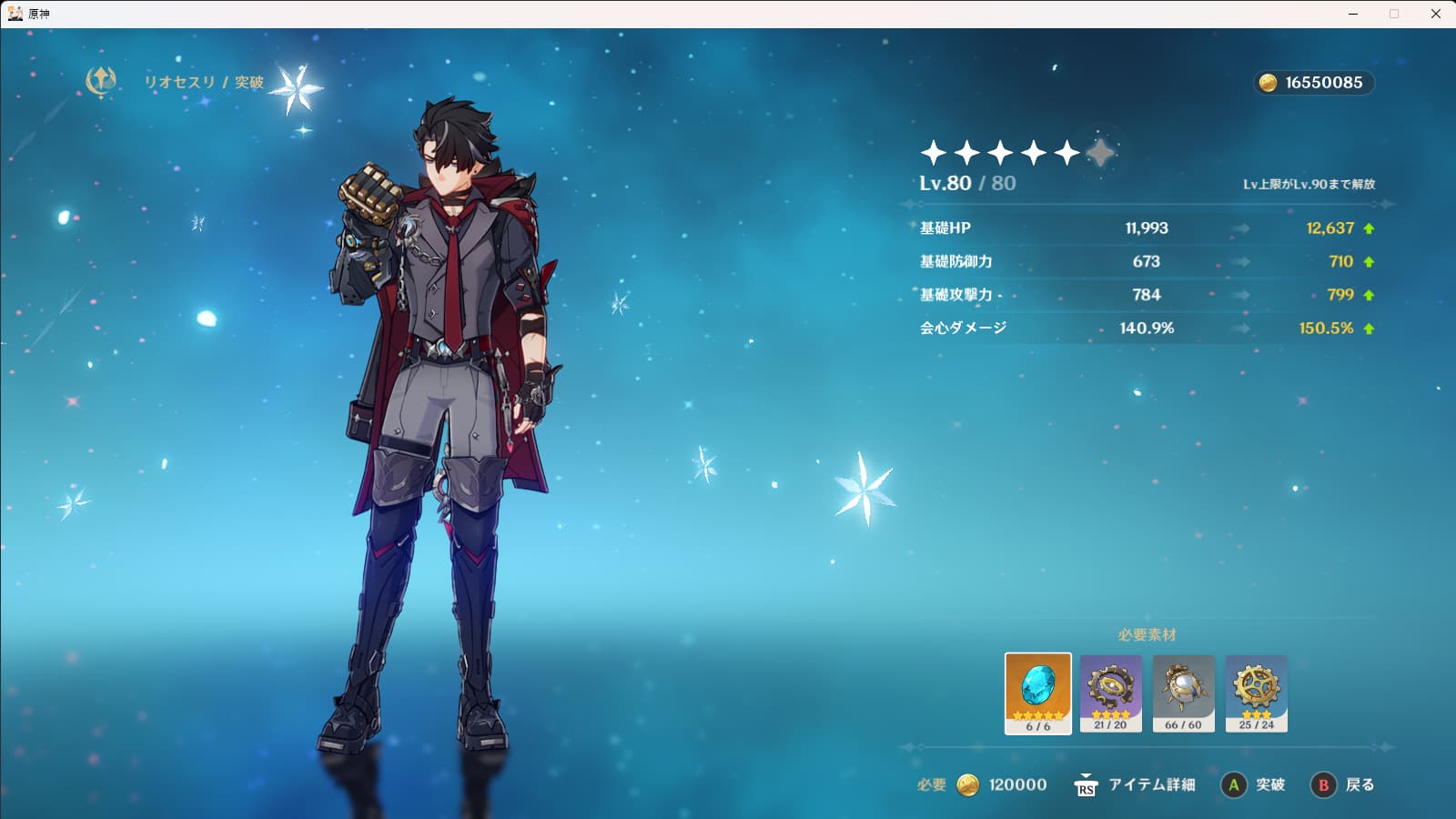This screenshot has width=1456, height=819.
Task: Open アイテム詳細 item details
Action: tap(1135, 784)
